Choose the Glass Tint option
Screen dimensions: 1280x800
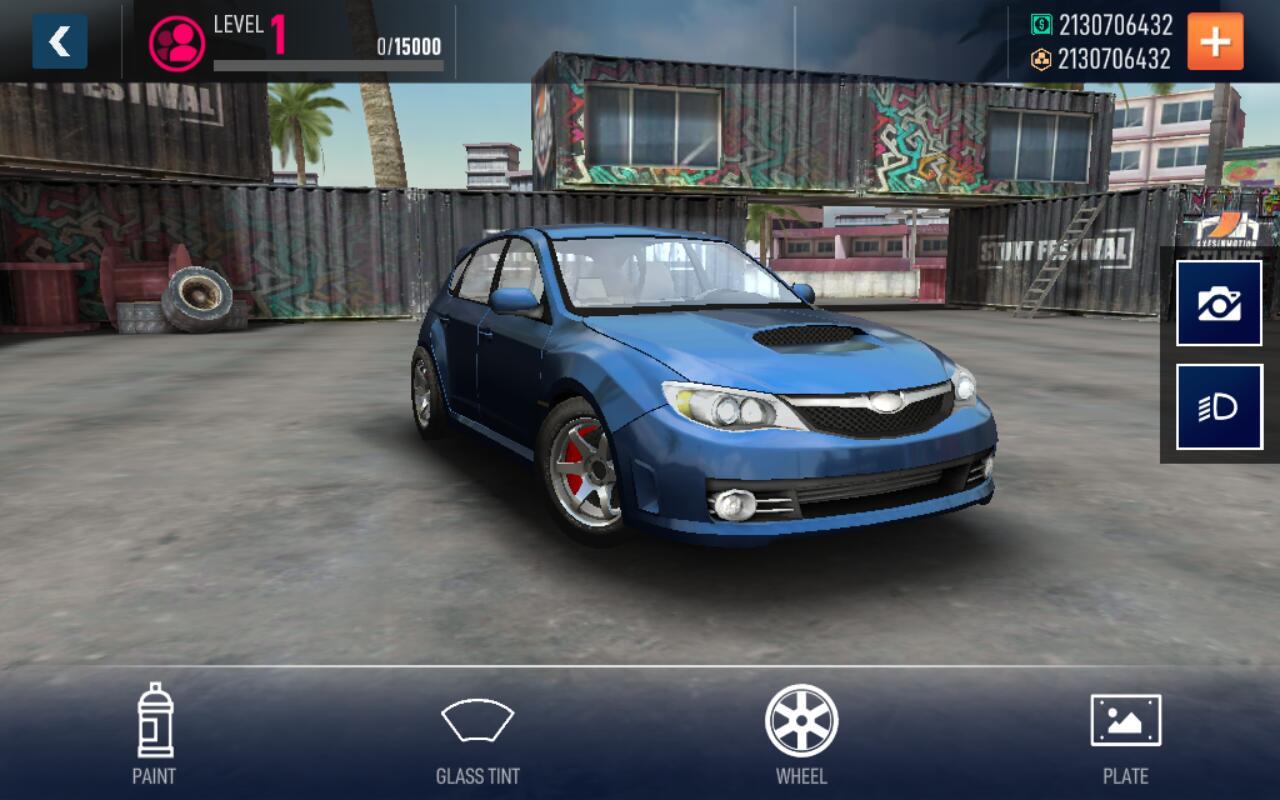pyautogui.click(x=477, y=733)
